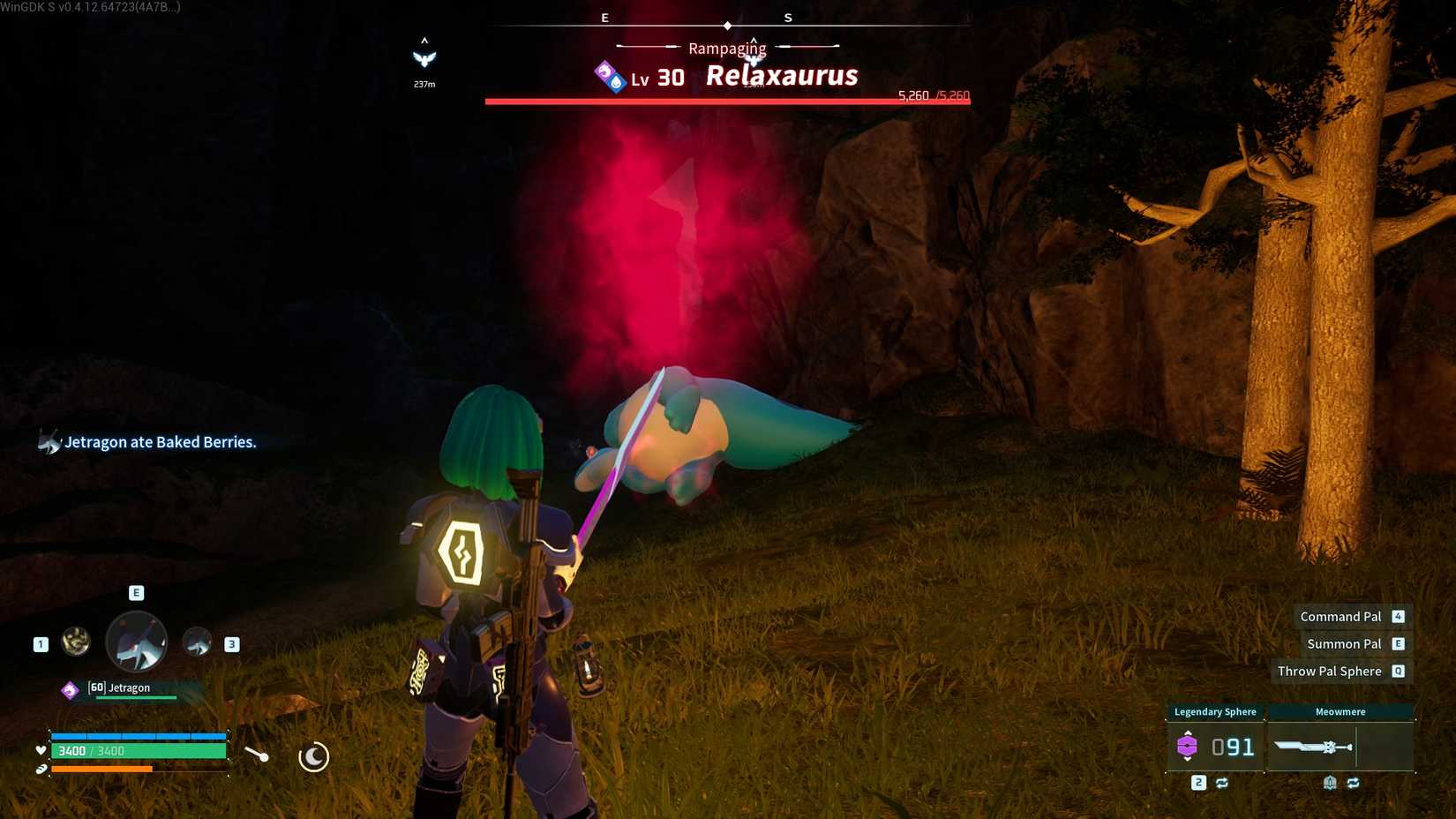Select Jetragon's element diamond icon

pyautogui.click(x=70, y=688)
